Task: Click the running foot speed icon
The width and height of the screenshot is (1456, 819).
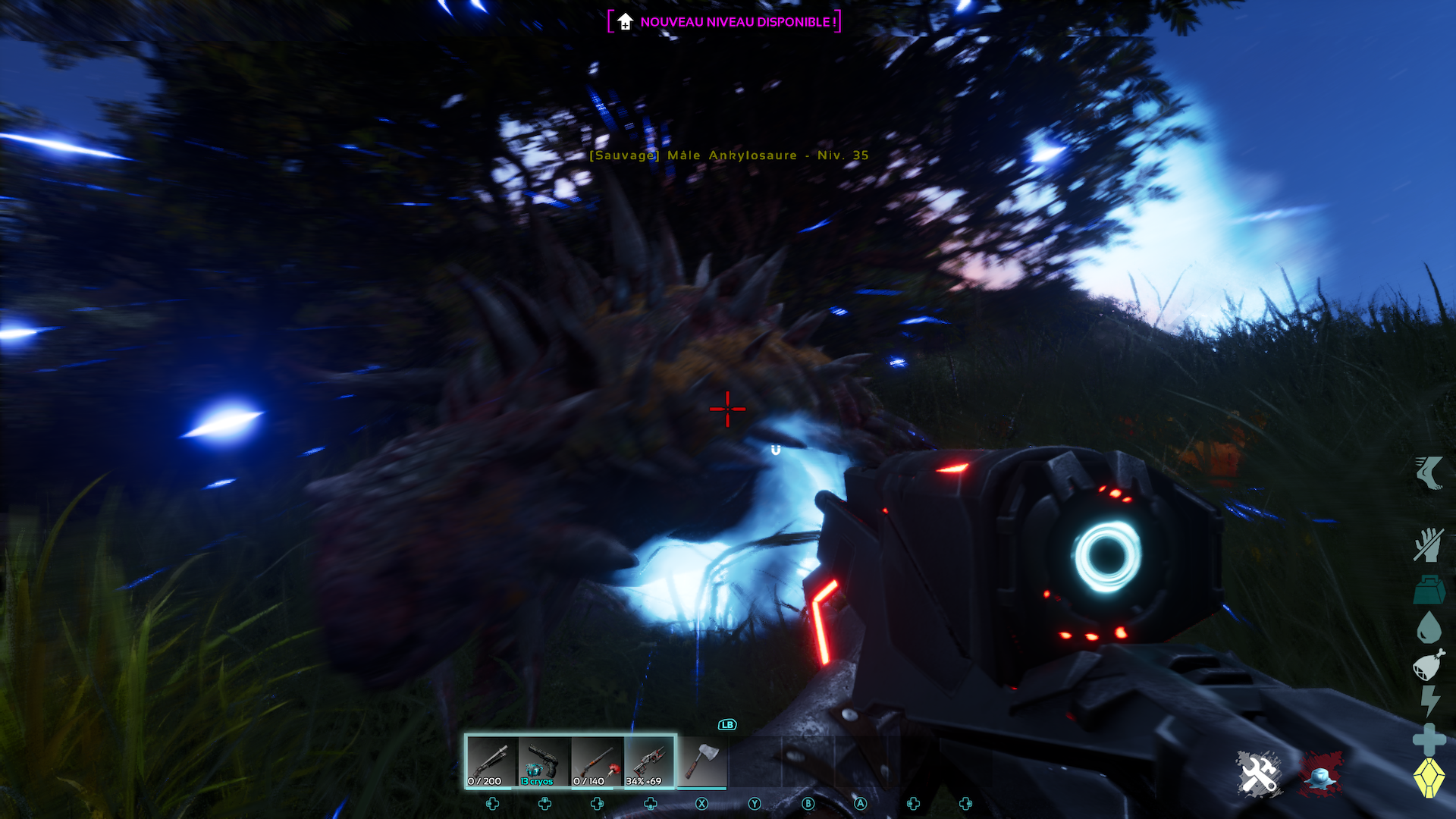Action: (x=1429, y=473)
